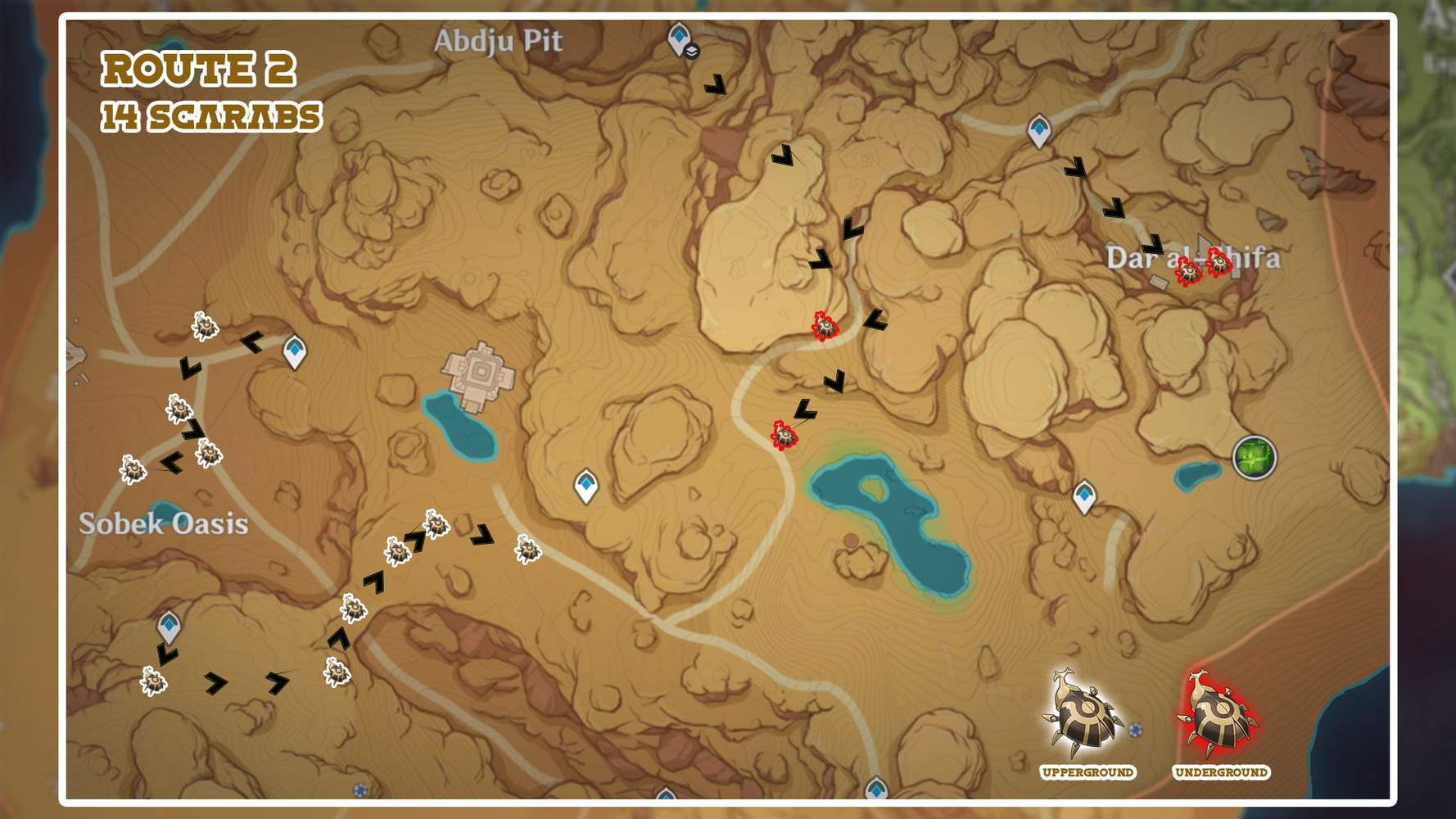The image size is (1456, 819).
Task: Click the ROUTE 2 14 SCARABS title
Action: point(199,90)
